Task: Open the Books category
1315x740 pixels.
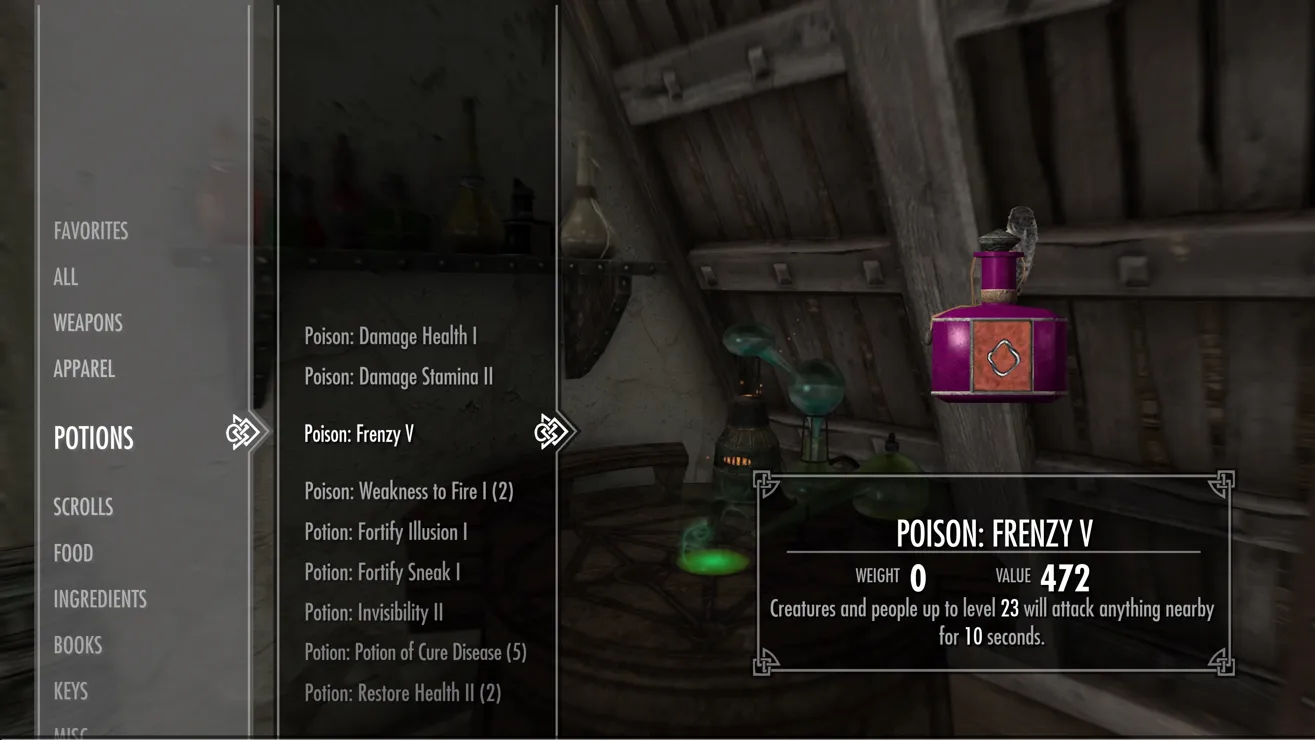Action: pos(78,645)
